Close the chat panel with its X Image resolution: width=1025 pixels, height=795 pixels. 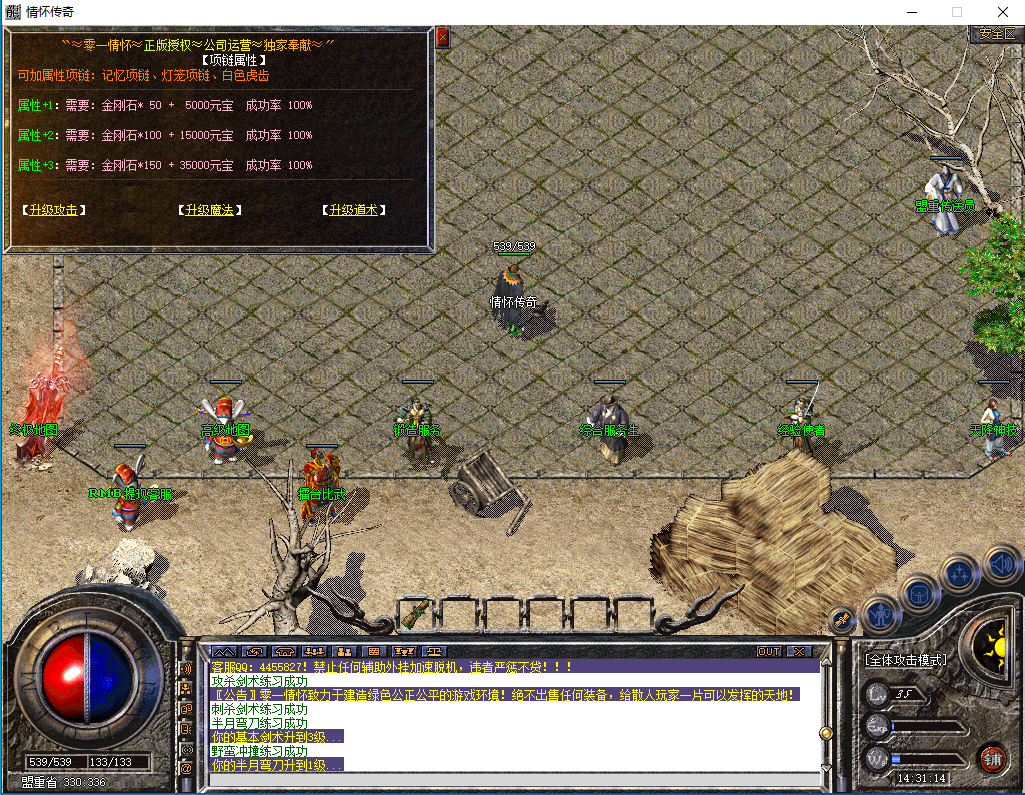pos(797,651)
